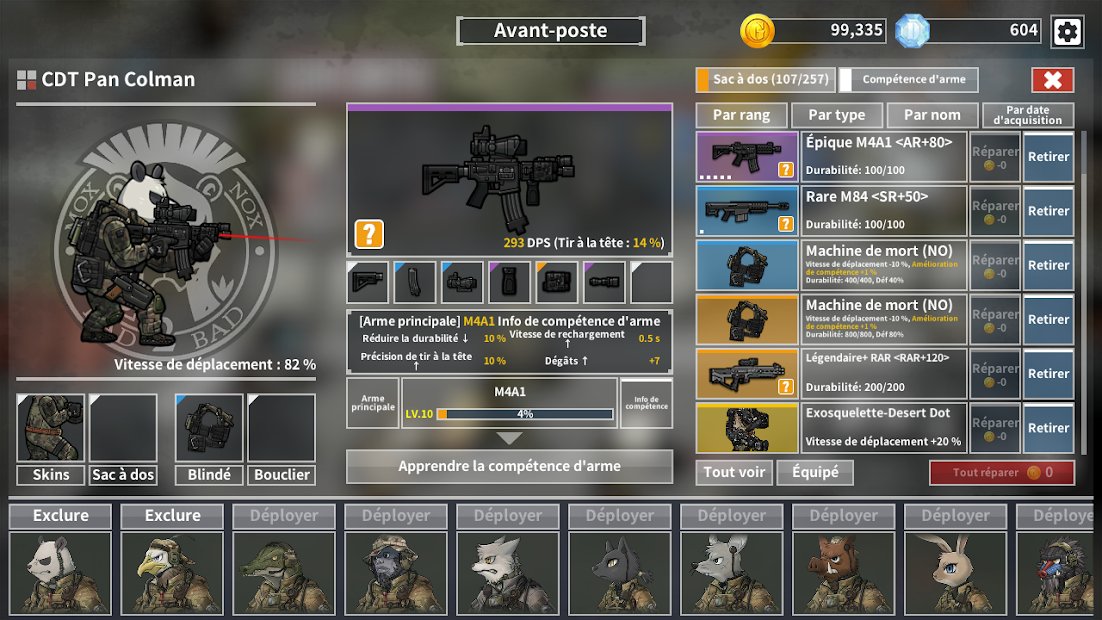Sort inventory using Par type
1102x620 pixels.
point(837,115)
